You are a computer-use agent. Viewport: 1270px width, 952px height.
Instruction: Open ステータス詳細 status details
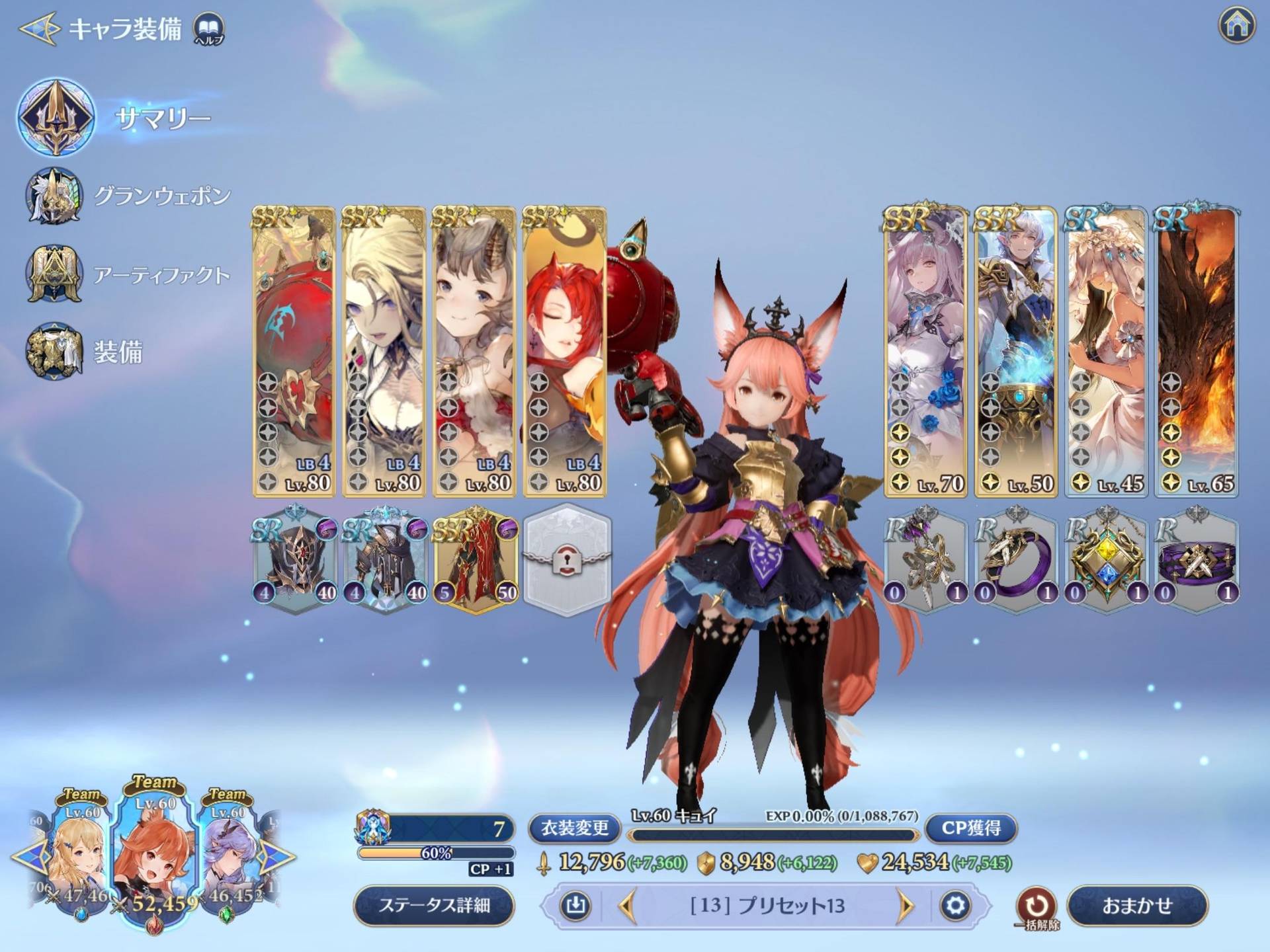point(434,905)
